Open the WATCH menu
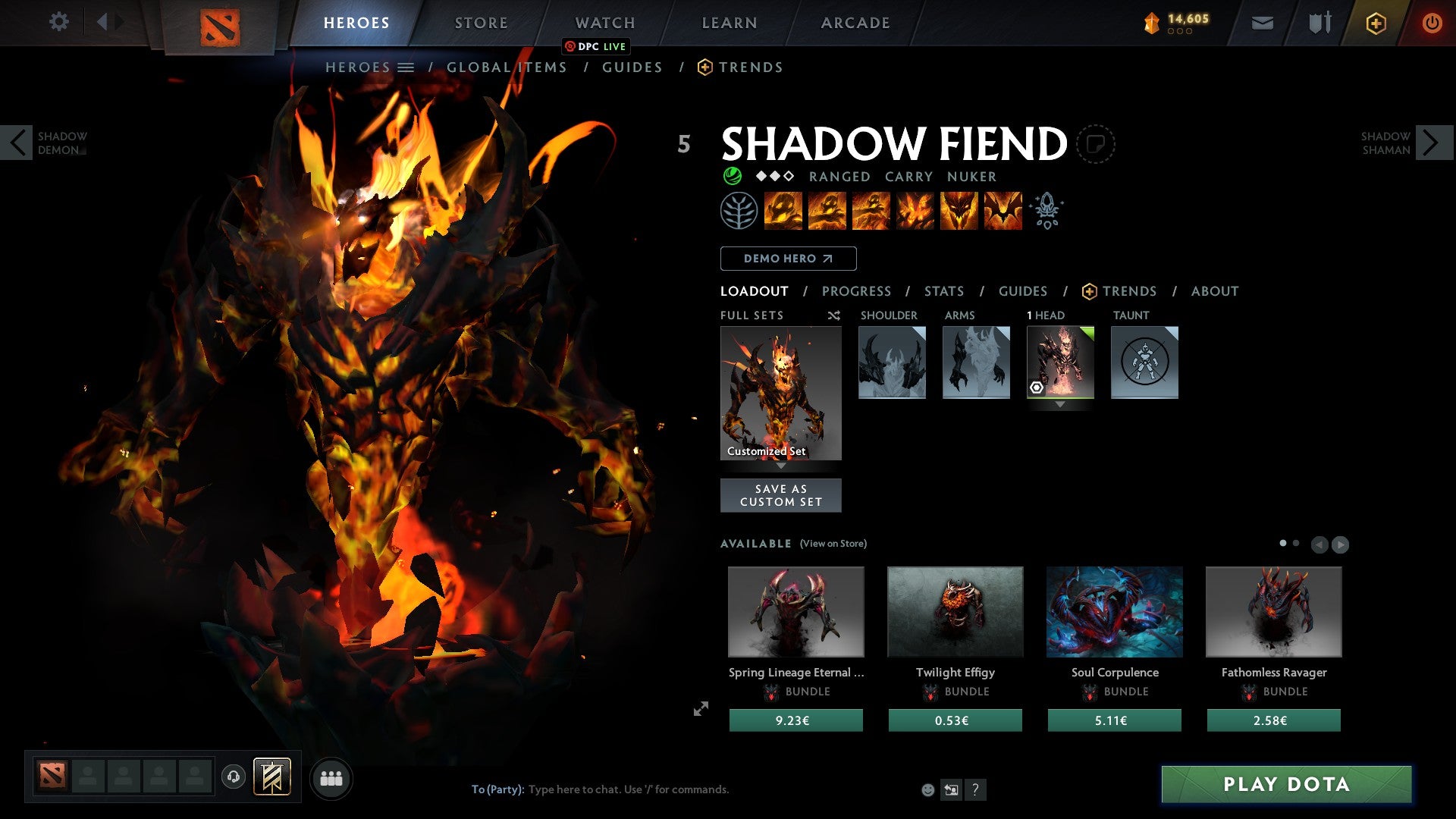 click(x=605, y=22)
